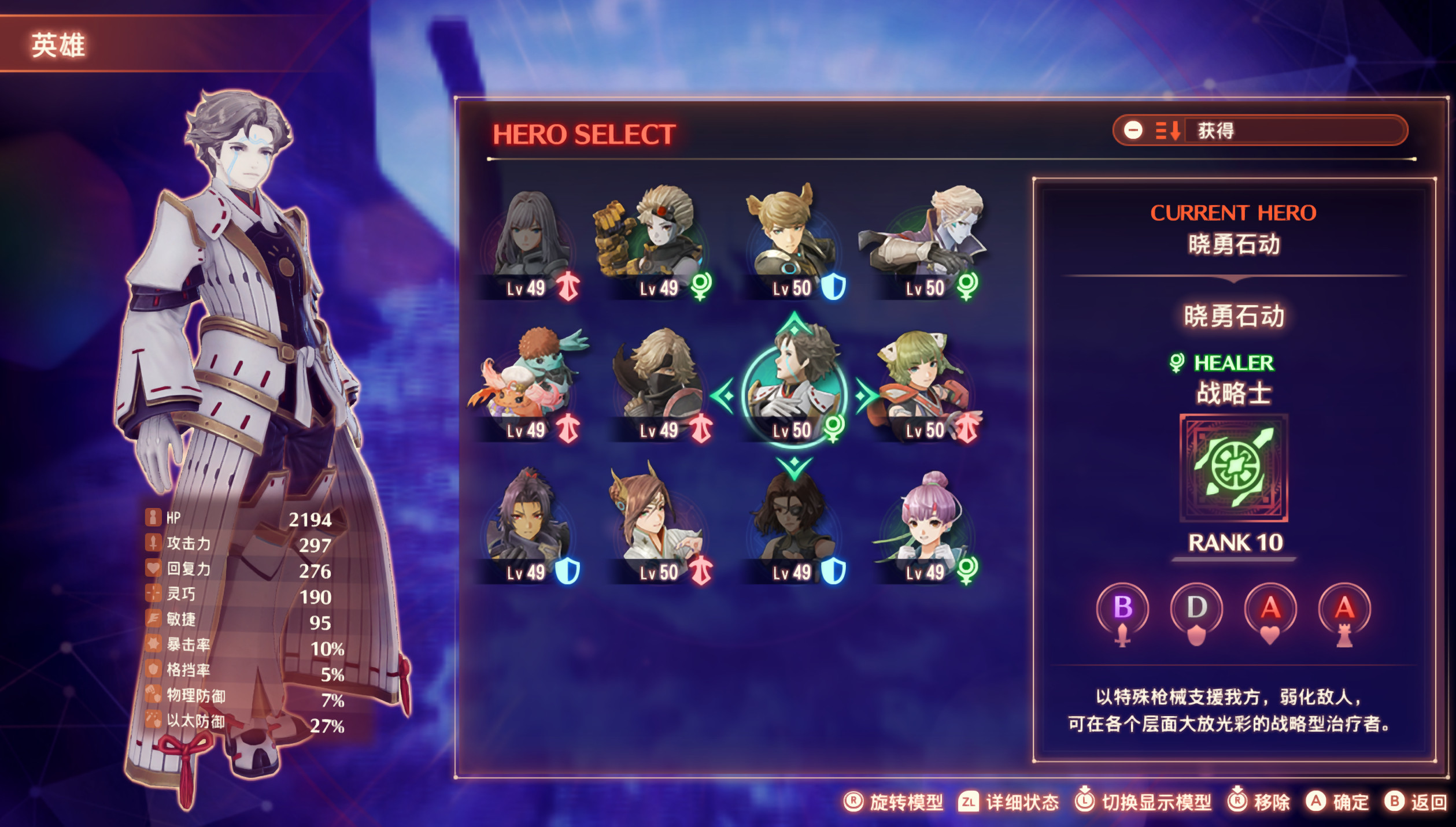Click 详细状态 to view detailed status
This screenshot has height=827, width=1456.
[x=1009, y=802]
